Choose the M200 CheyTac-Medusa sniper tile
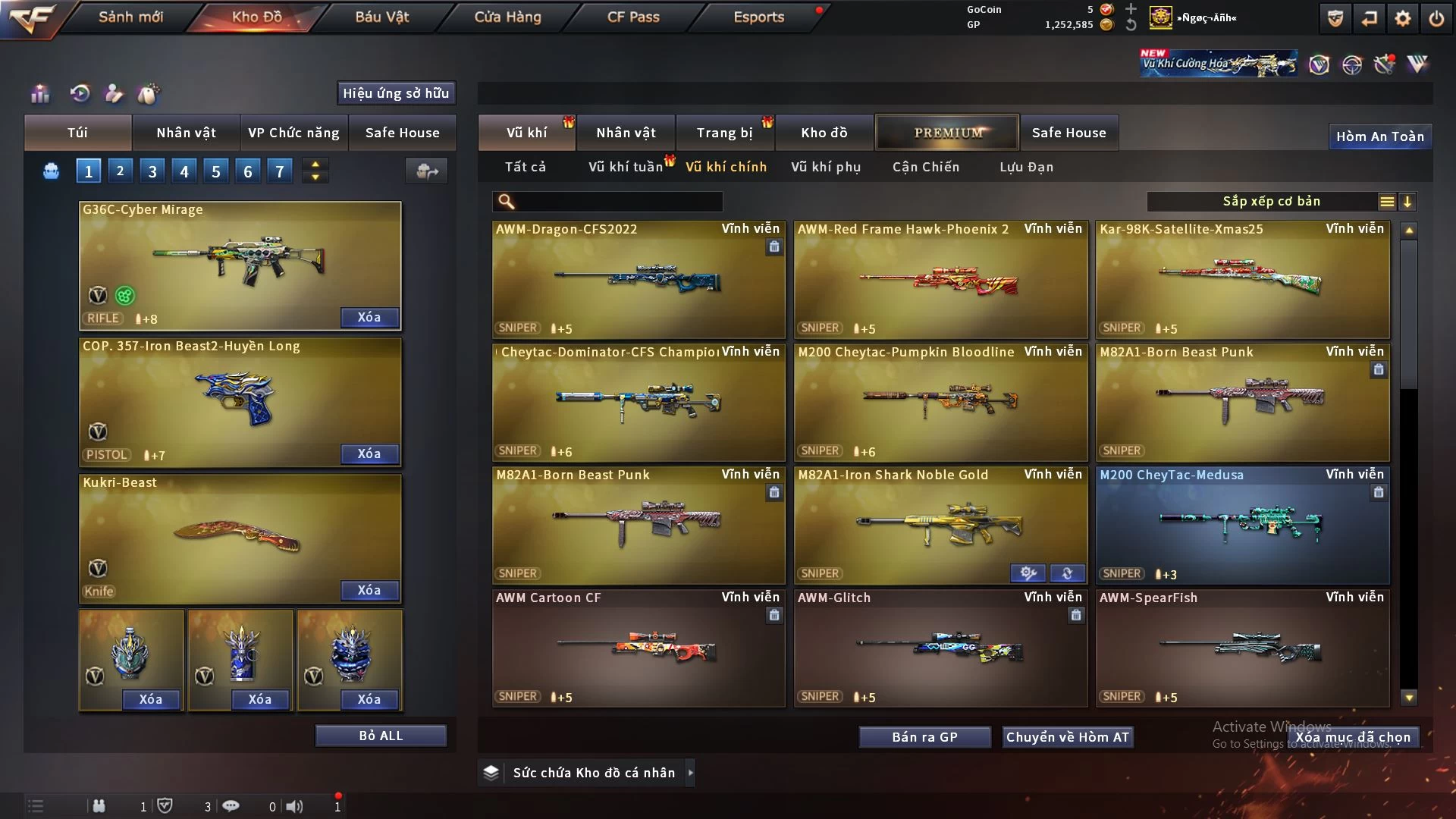 (x=1242, y=525)
